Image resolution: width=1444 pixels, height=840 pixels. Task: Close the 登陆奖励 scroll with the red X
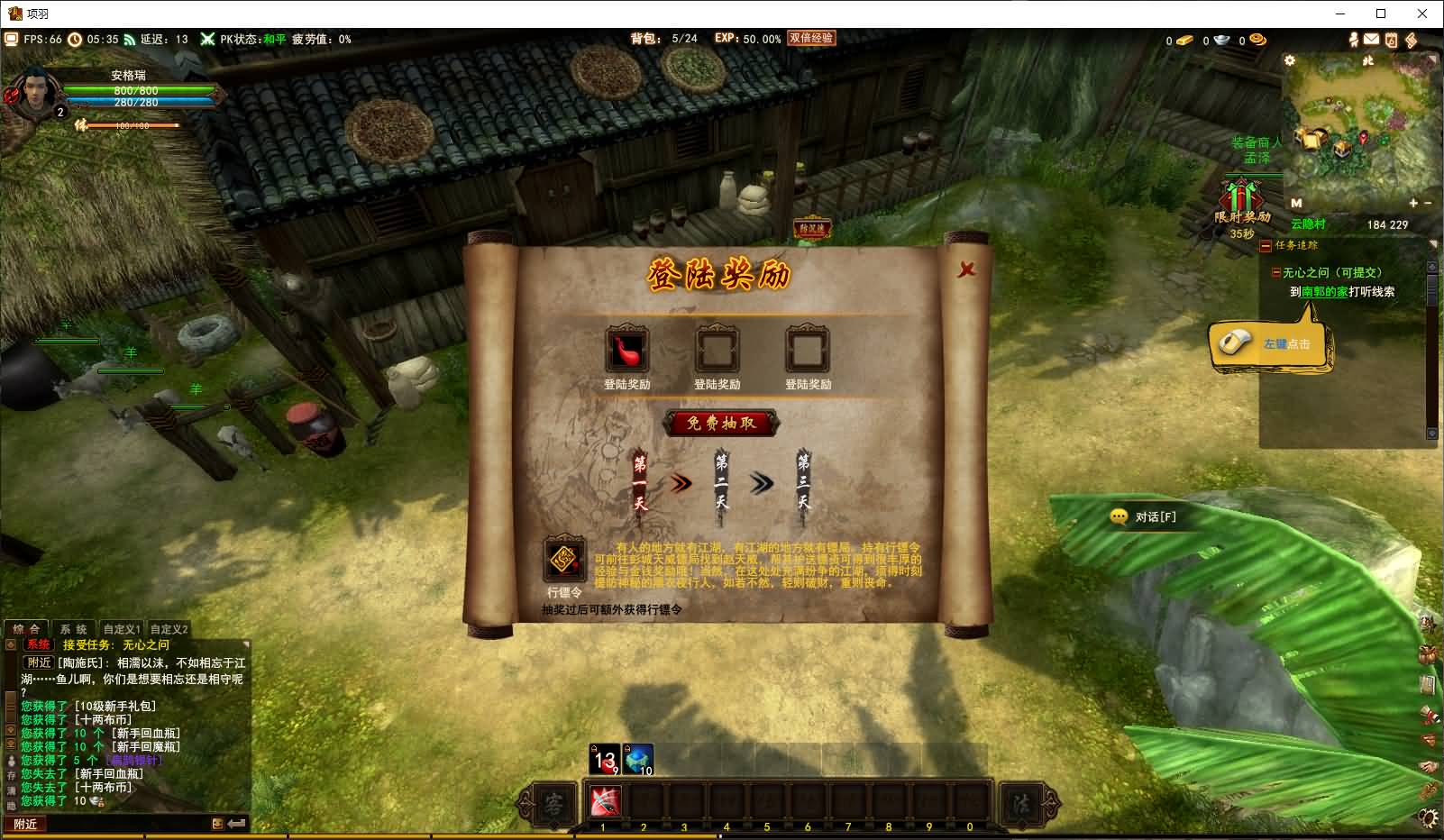click(x=966, y=269)
